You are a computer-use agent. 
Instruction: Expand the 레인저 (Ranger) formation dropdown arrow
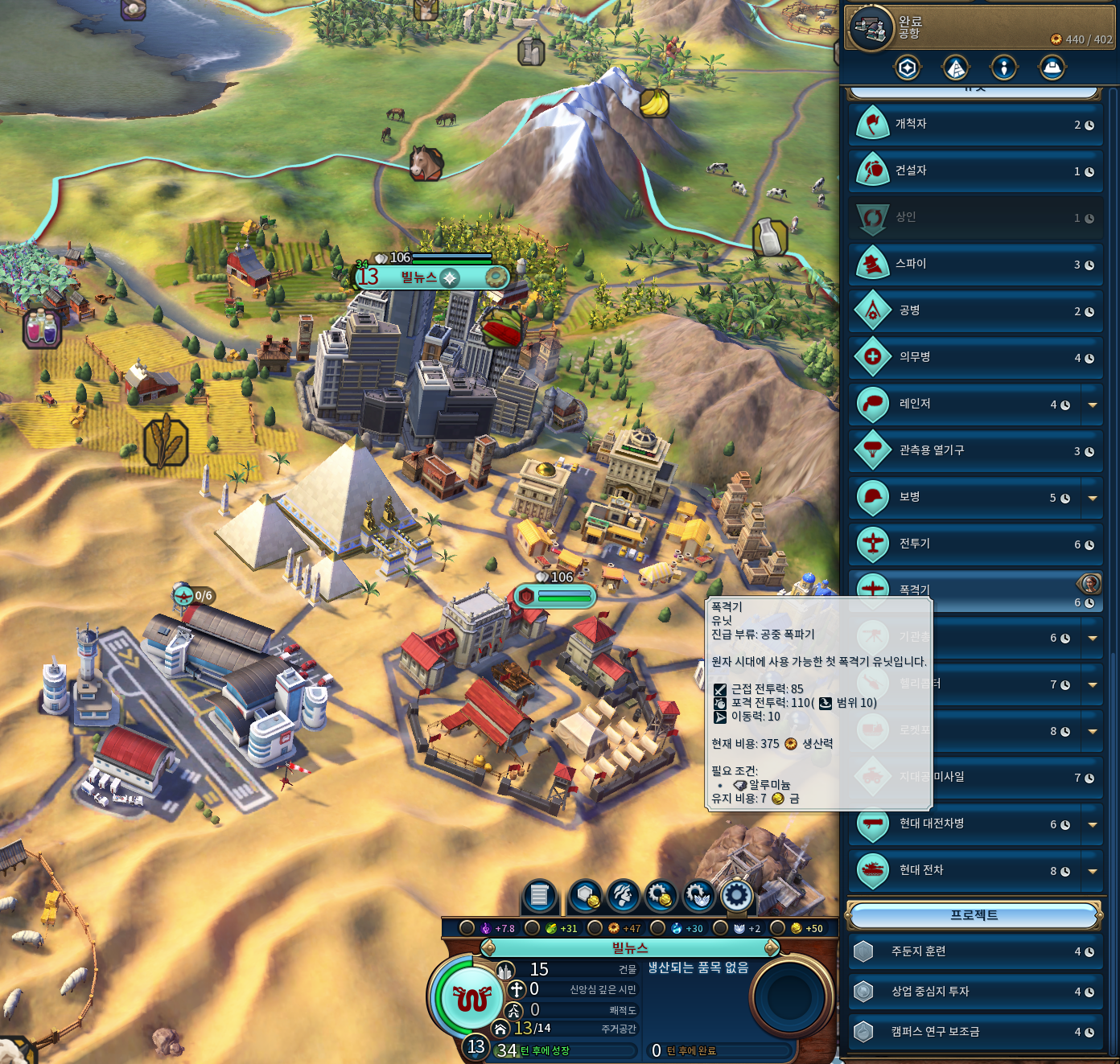1093,405
